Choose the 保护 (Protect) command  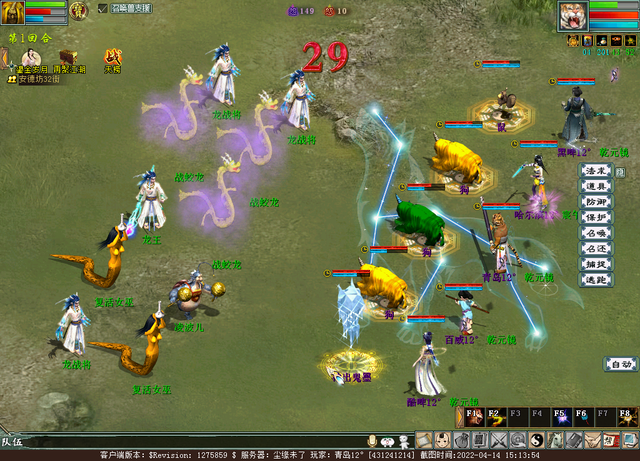[596, 217]
